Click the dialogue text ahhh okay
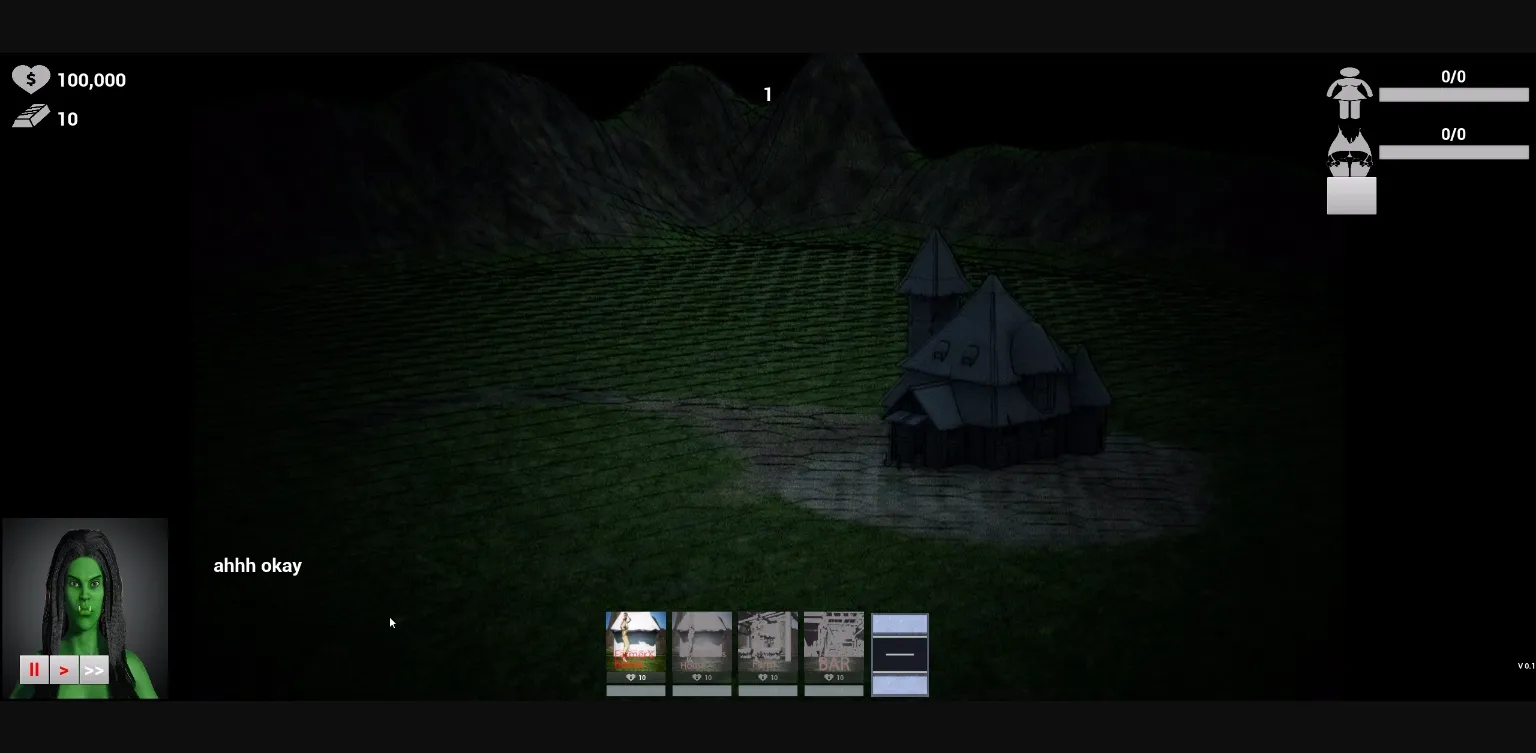1536x753 pixels. pyautogui.click(x=257, y=565)
